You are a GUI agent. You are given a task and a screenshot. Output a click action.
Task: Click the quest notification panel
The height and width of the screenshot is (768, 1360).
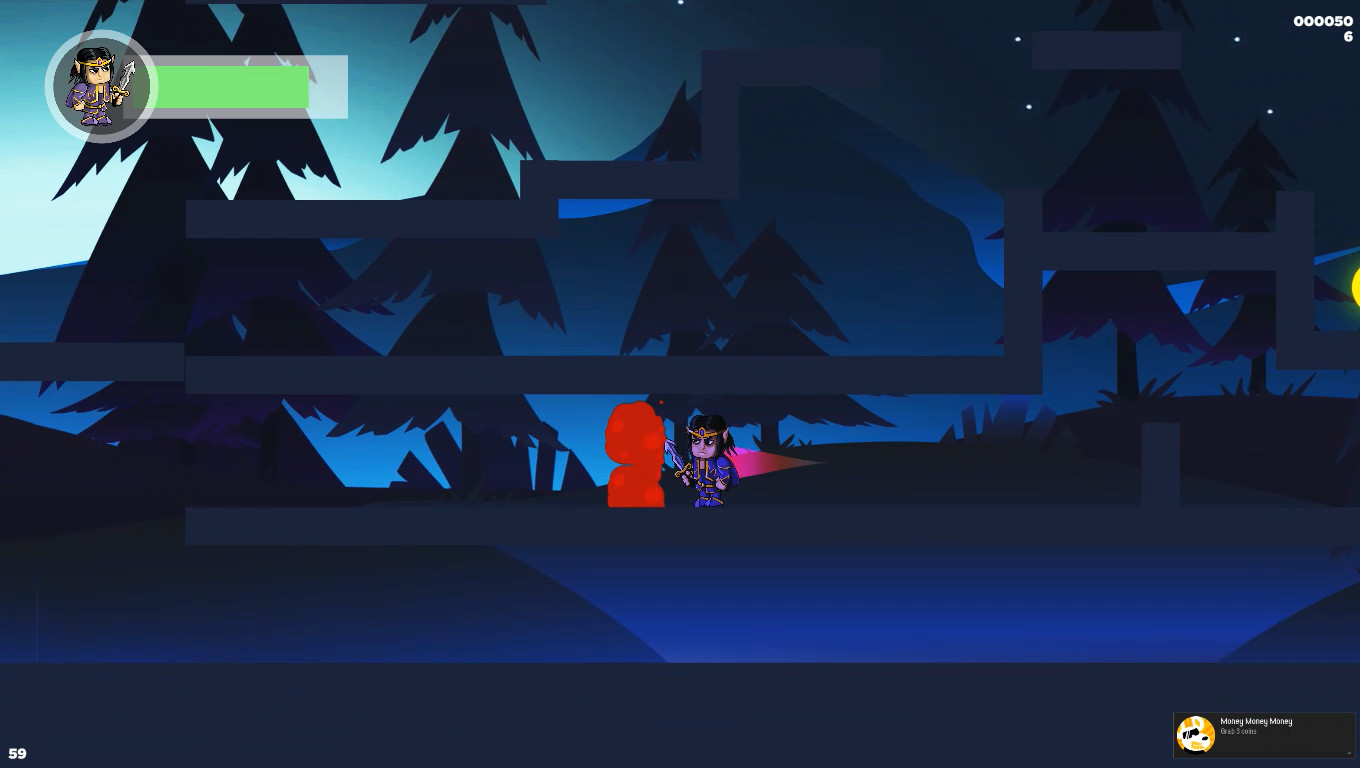(1264, 735)
